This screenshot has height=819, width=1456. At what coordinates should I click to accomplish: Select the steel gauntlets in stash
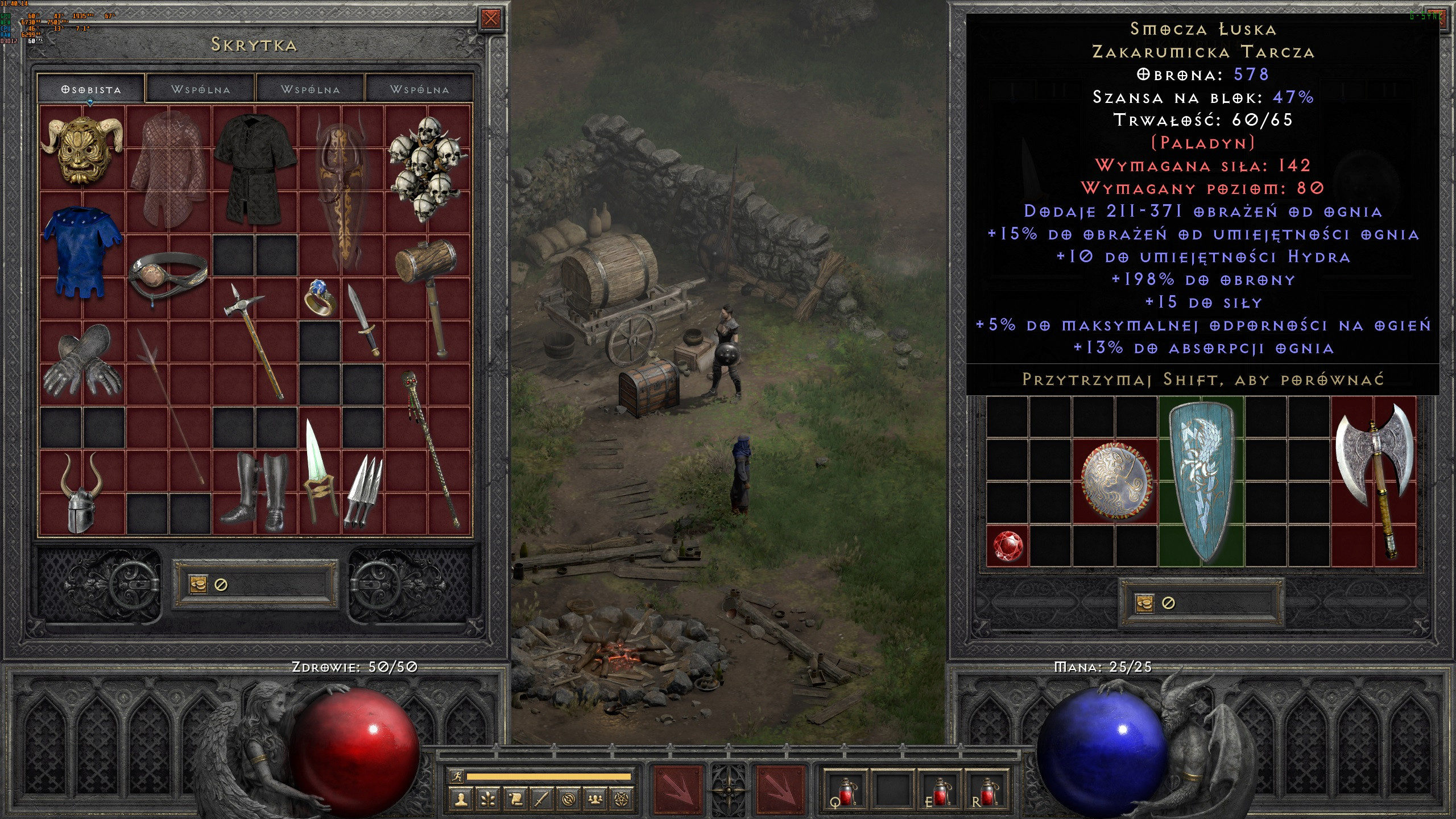pyautogui.click(x=82, y=362)
